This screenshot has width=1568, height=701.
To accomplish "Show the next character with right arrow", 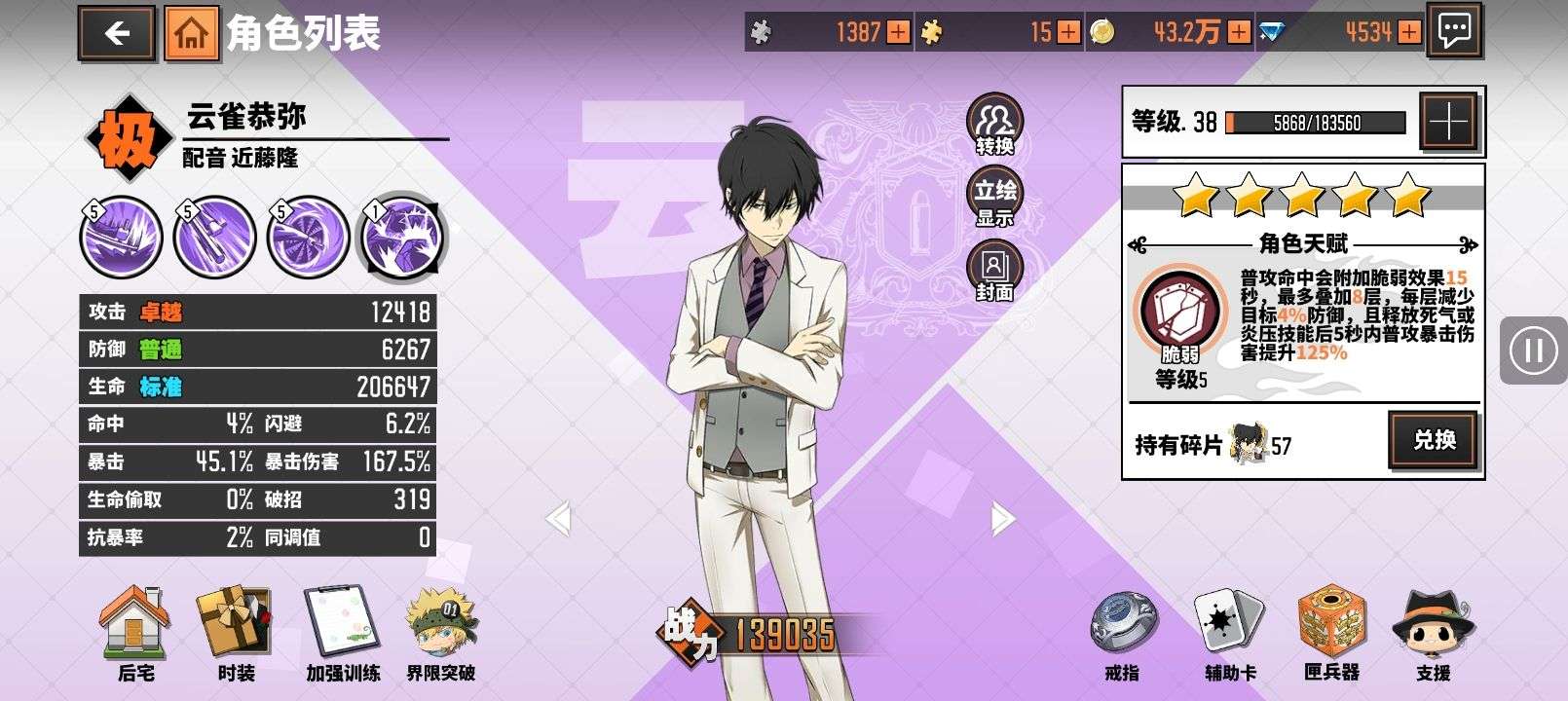I will coord(1001,518).
